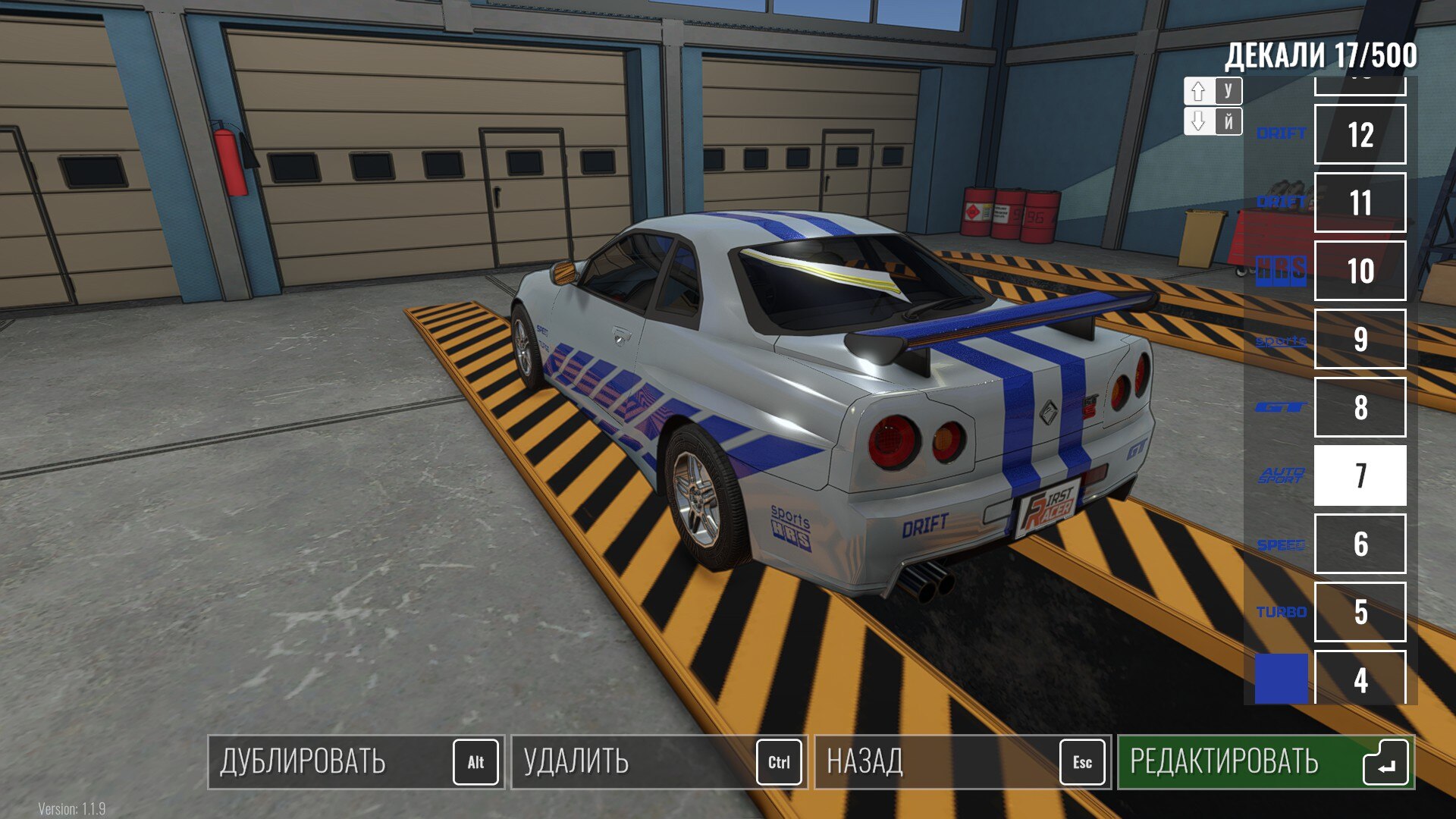Open the editor via РЕДАКТИРОВАТЬ

[1265, 762]
